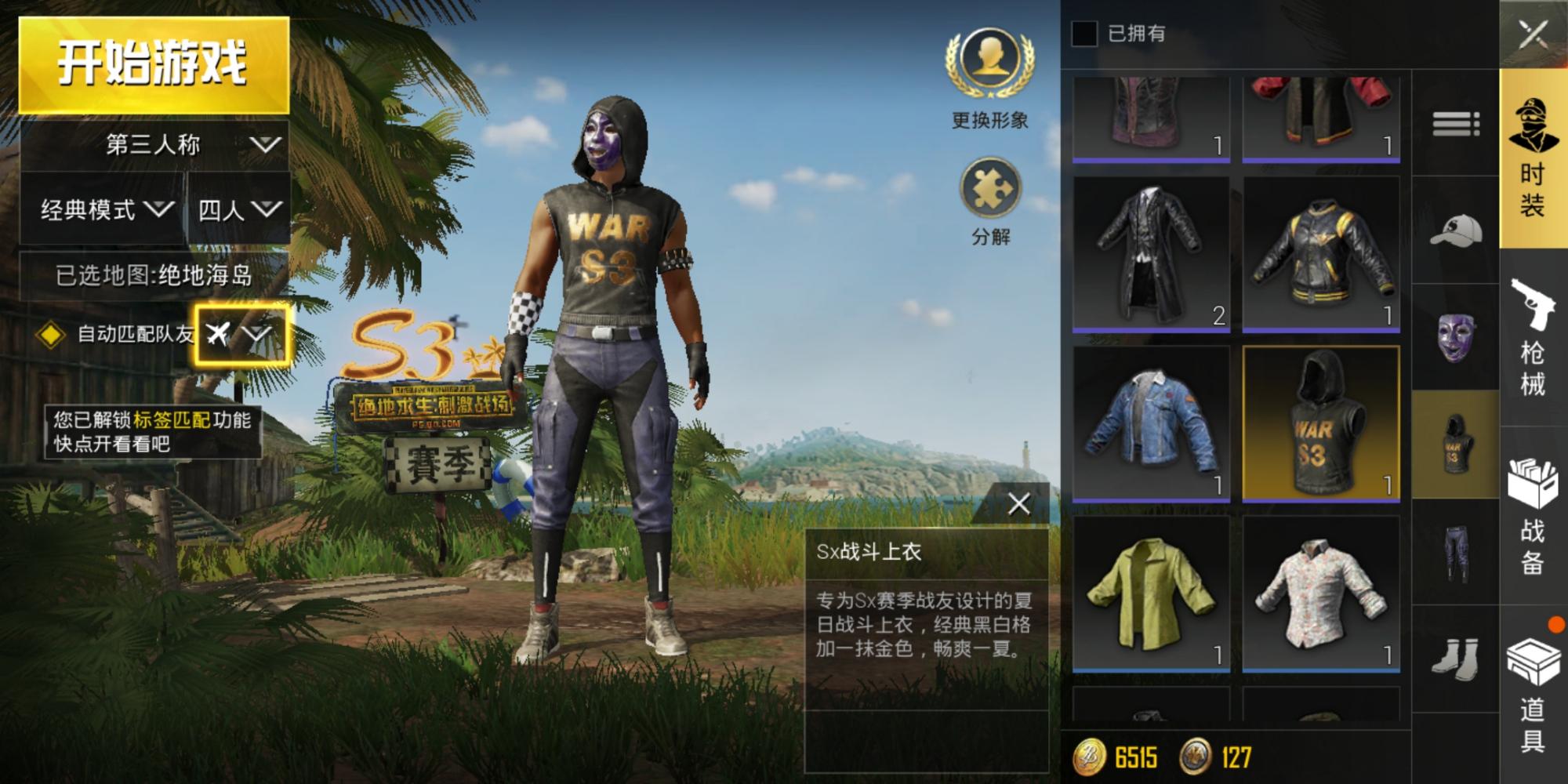Select the purple mask category icon

(x=1455, y=337)
